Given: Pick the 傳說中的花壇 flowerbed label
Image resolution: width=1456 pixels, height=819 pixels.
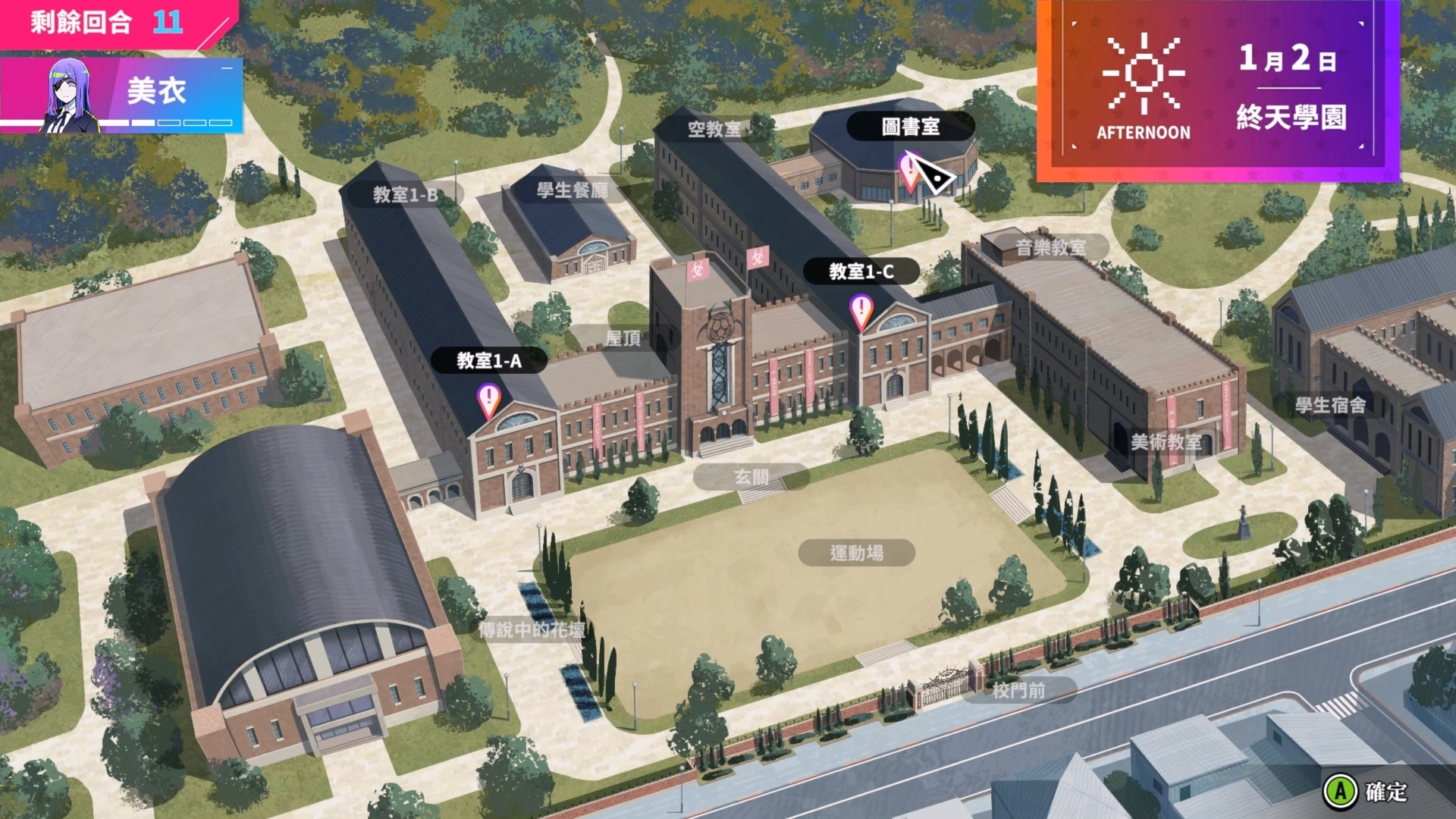Looking at the screenshot, I should click(532, 630).
